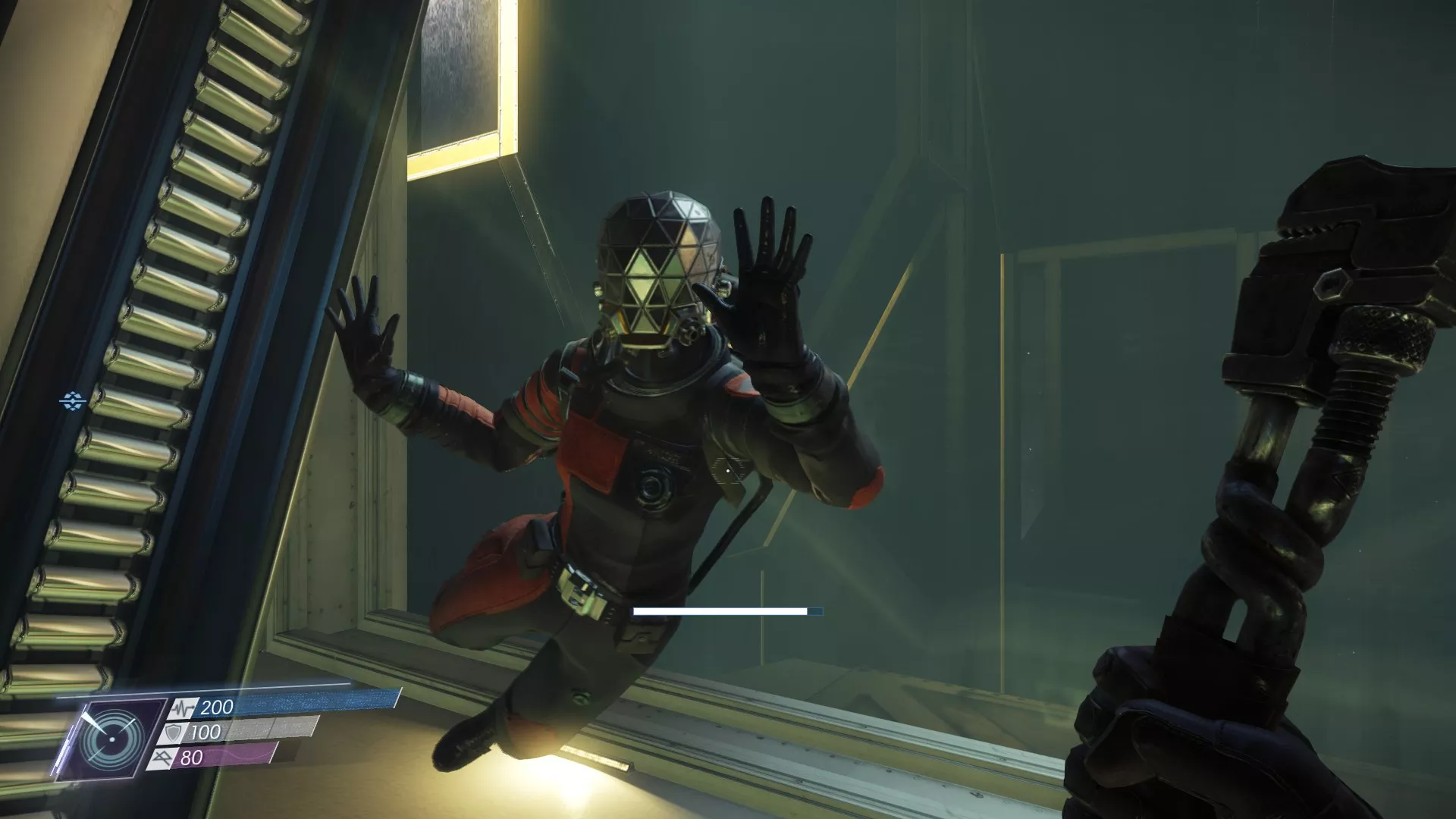The image size is (1456, 819).
Task: Select the crosshair dot at screen center
Action: tap(728, 469)
